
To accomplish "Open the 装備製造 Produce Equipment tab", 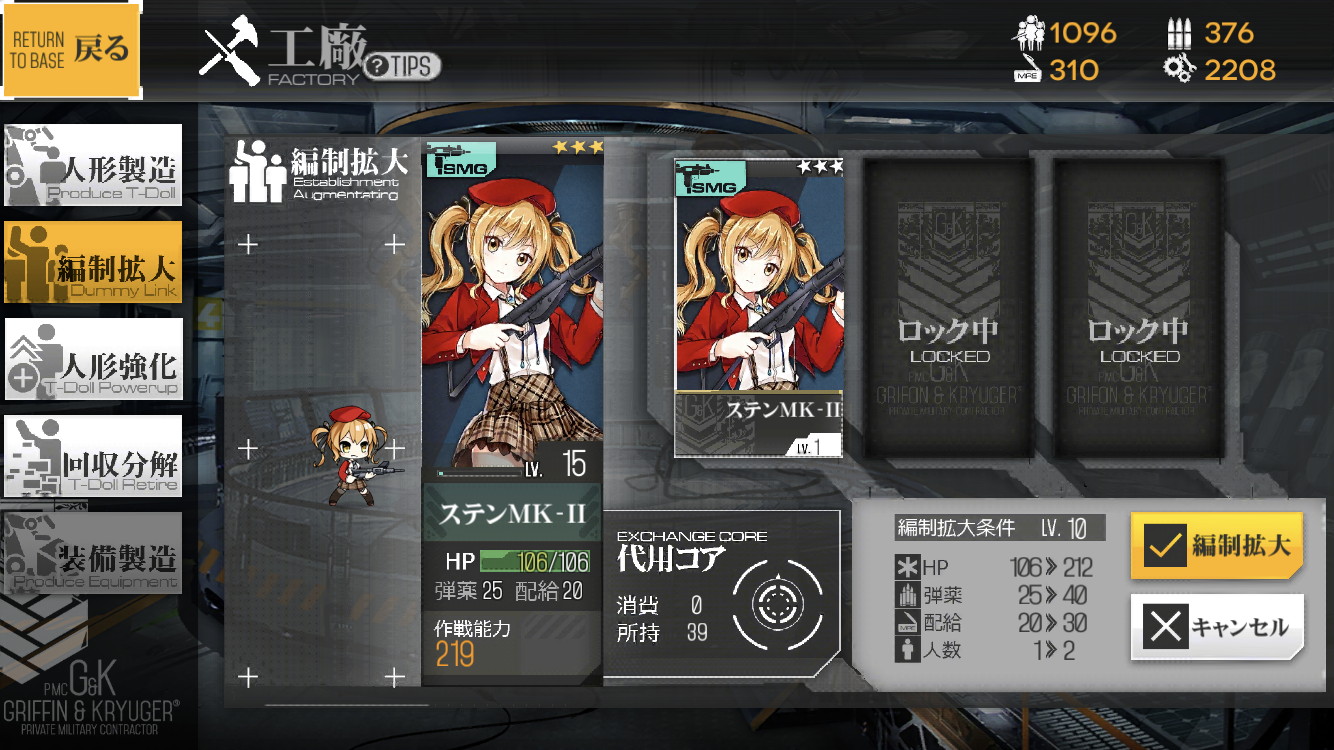I will coord(93,553).
